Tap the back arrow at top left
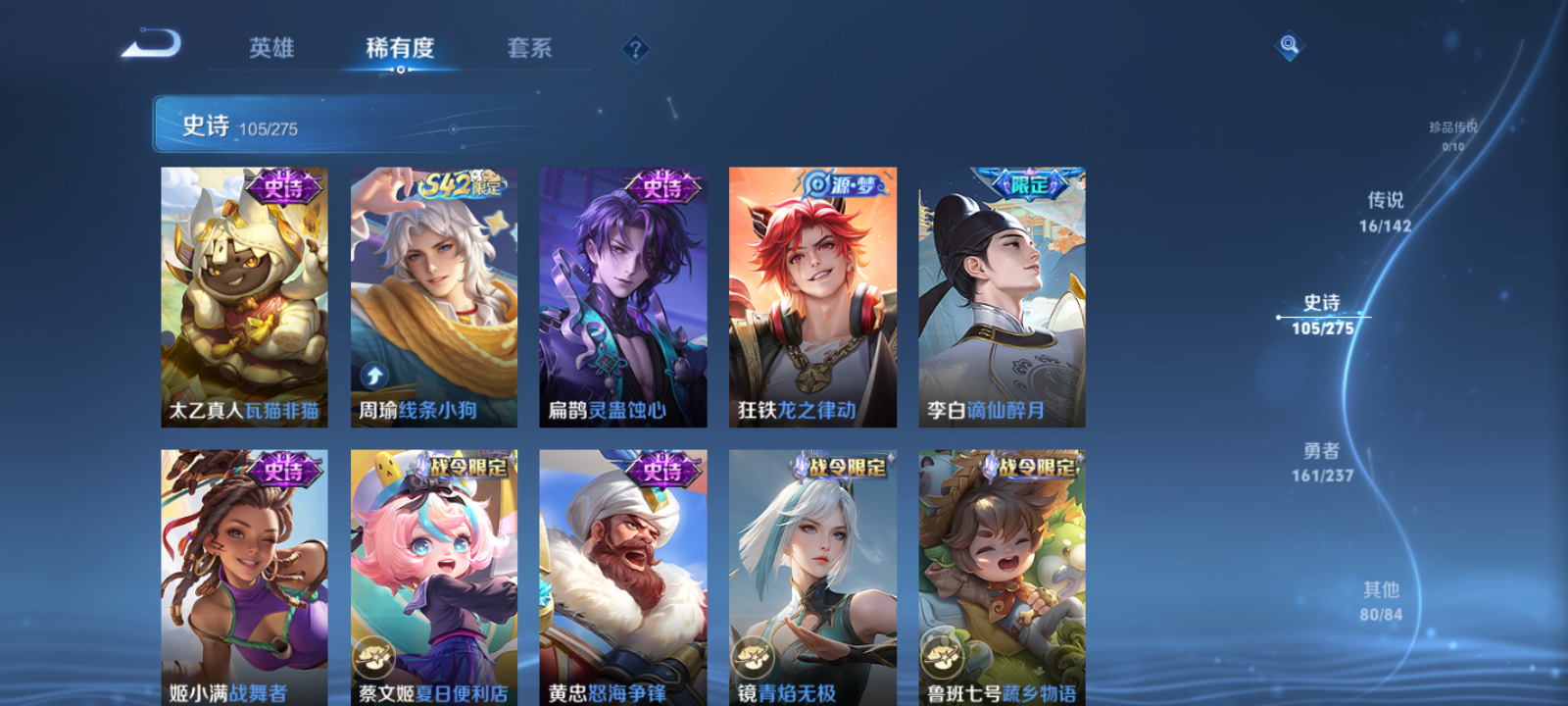1568x706 pixels. coord(154,44)
